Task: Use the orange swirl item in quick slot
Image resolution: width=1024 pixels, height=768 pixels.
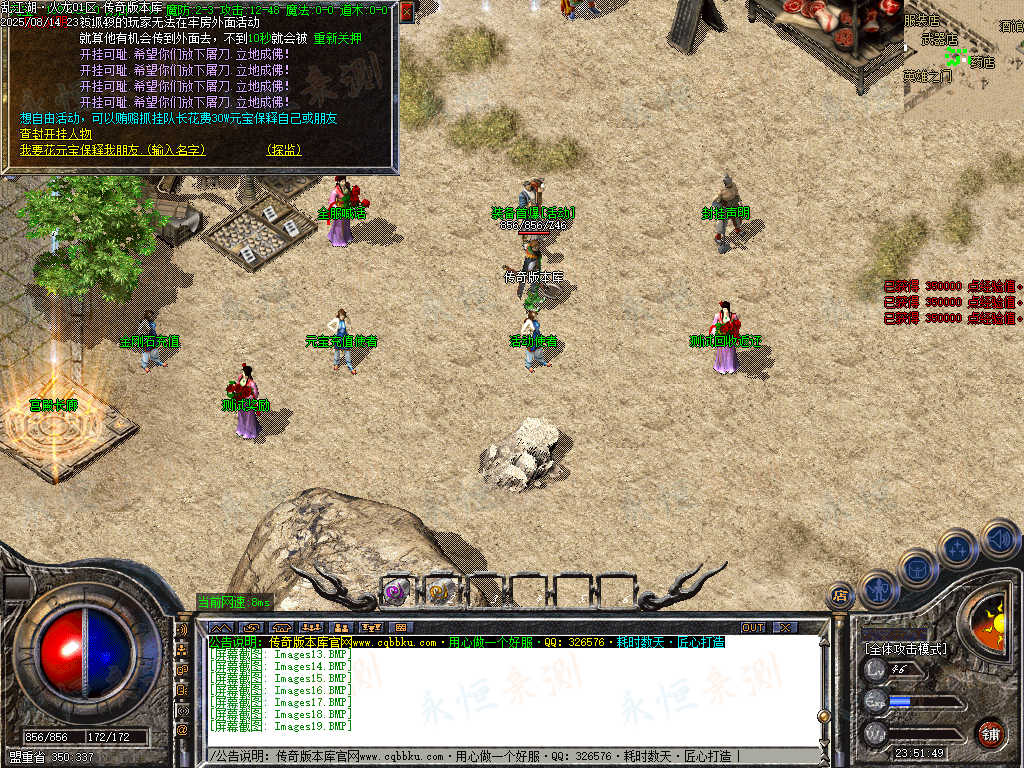Action: point(439,591)
